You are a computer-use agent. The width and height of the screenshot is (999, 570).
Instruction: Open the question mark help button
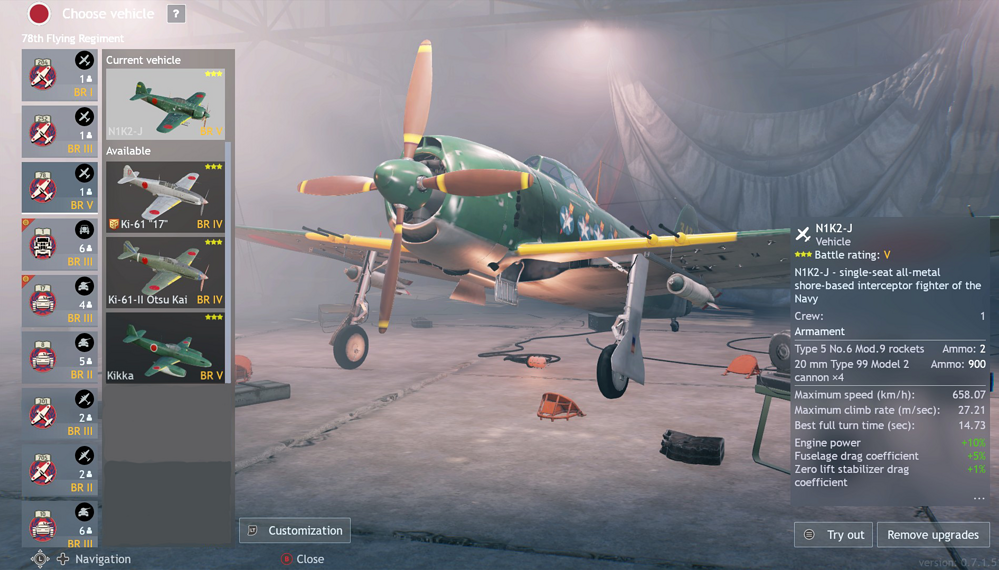click(x=176, y=14)
